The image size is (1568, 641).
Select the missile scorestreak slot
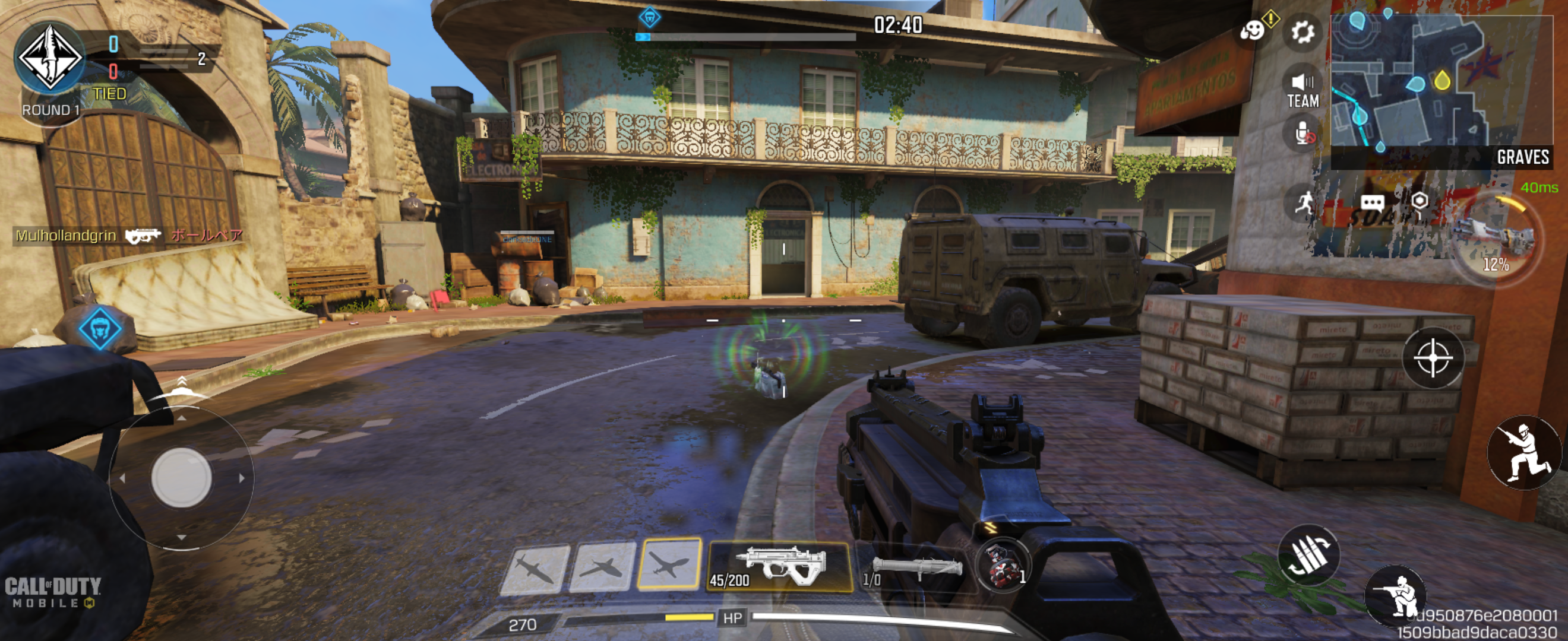tap(535, 569)
